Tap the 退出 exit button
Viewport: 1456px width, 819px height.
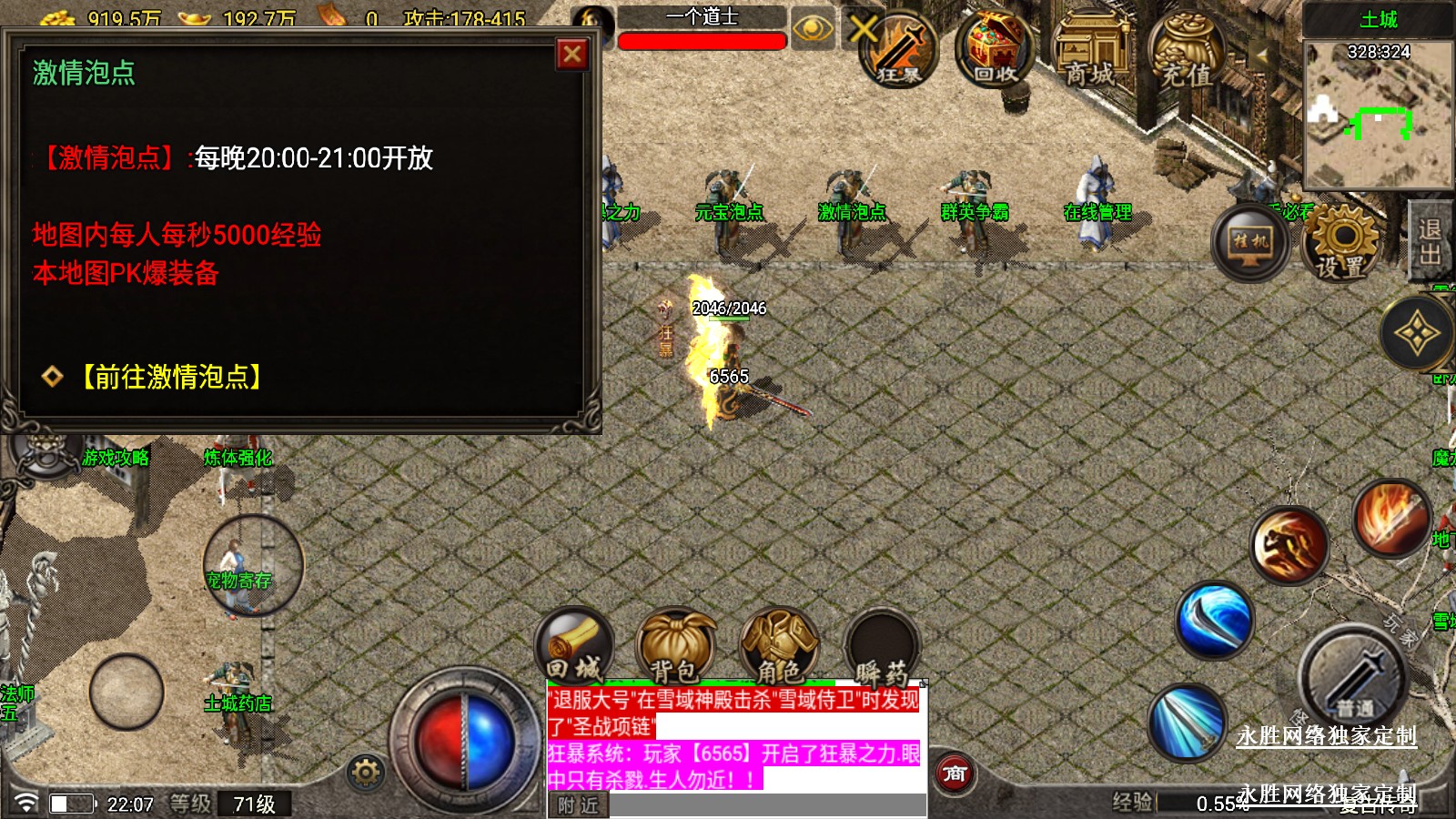pyautogui.click(x=1430, y=240)
